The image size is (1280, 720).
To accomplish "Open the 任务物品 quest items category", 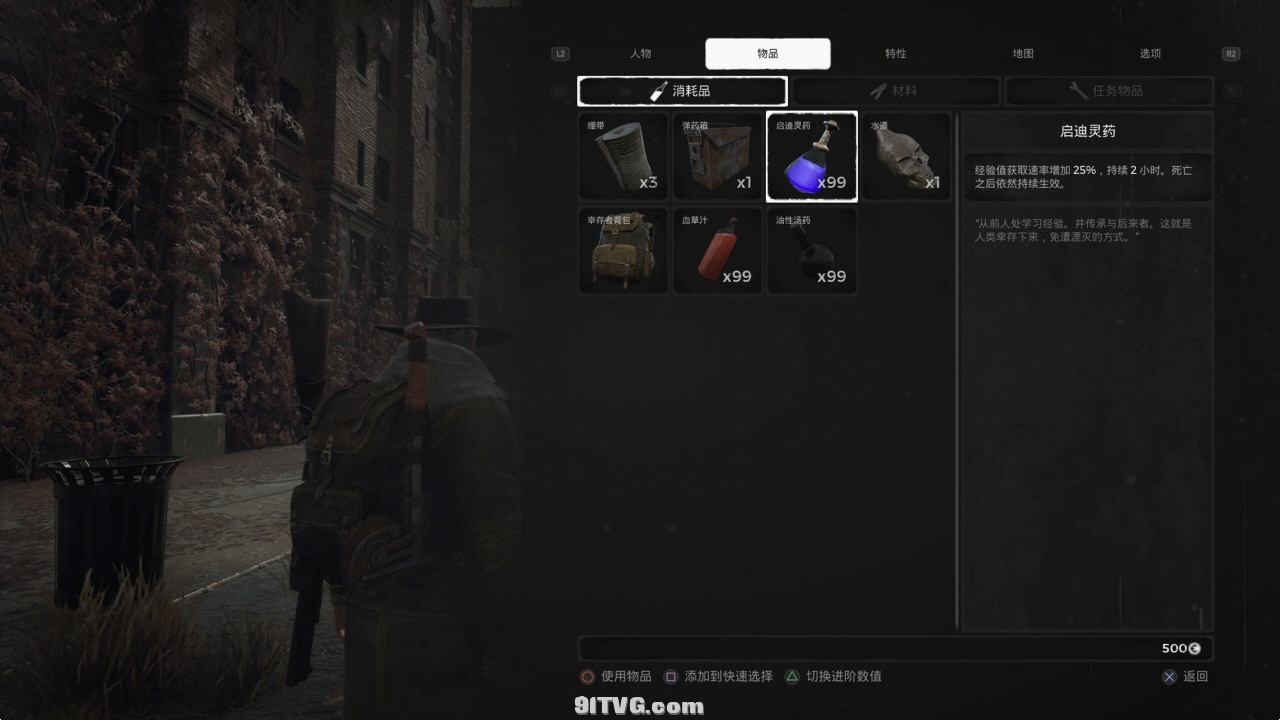I will (1108, 91).
